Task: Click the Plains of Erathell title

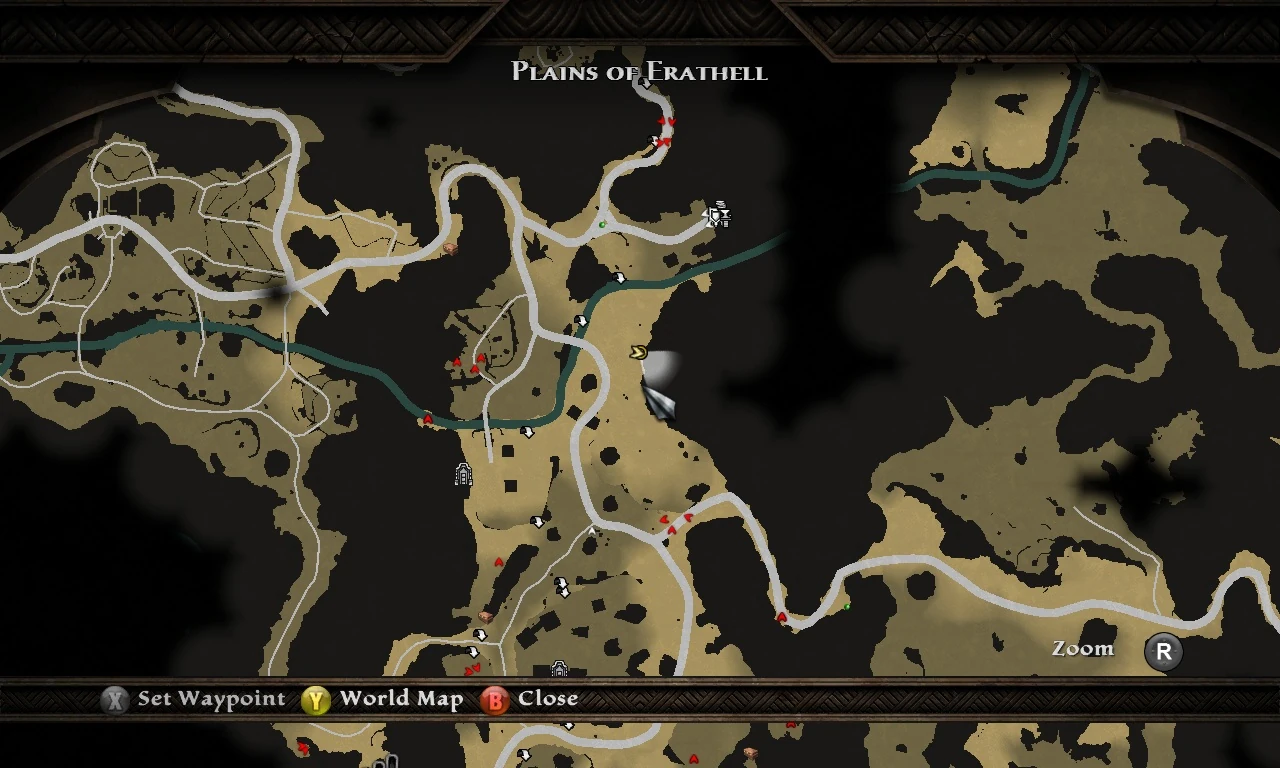Action: [638, 71]
